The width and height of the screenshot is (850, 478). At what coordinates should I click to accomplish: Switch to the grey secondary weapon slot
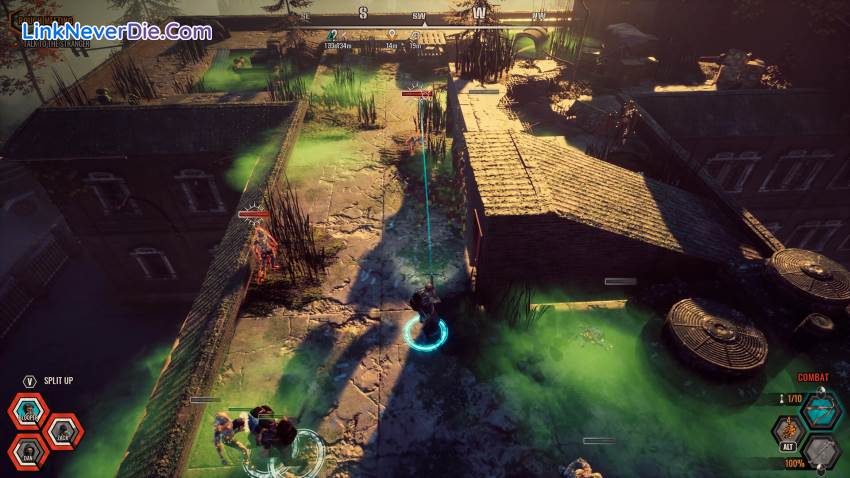click(820, 452)
